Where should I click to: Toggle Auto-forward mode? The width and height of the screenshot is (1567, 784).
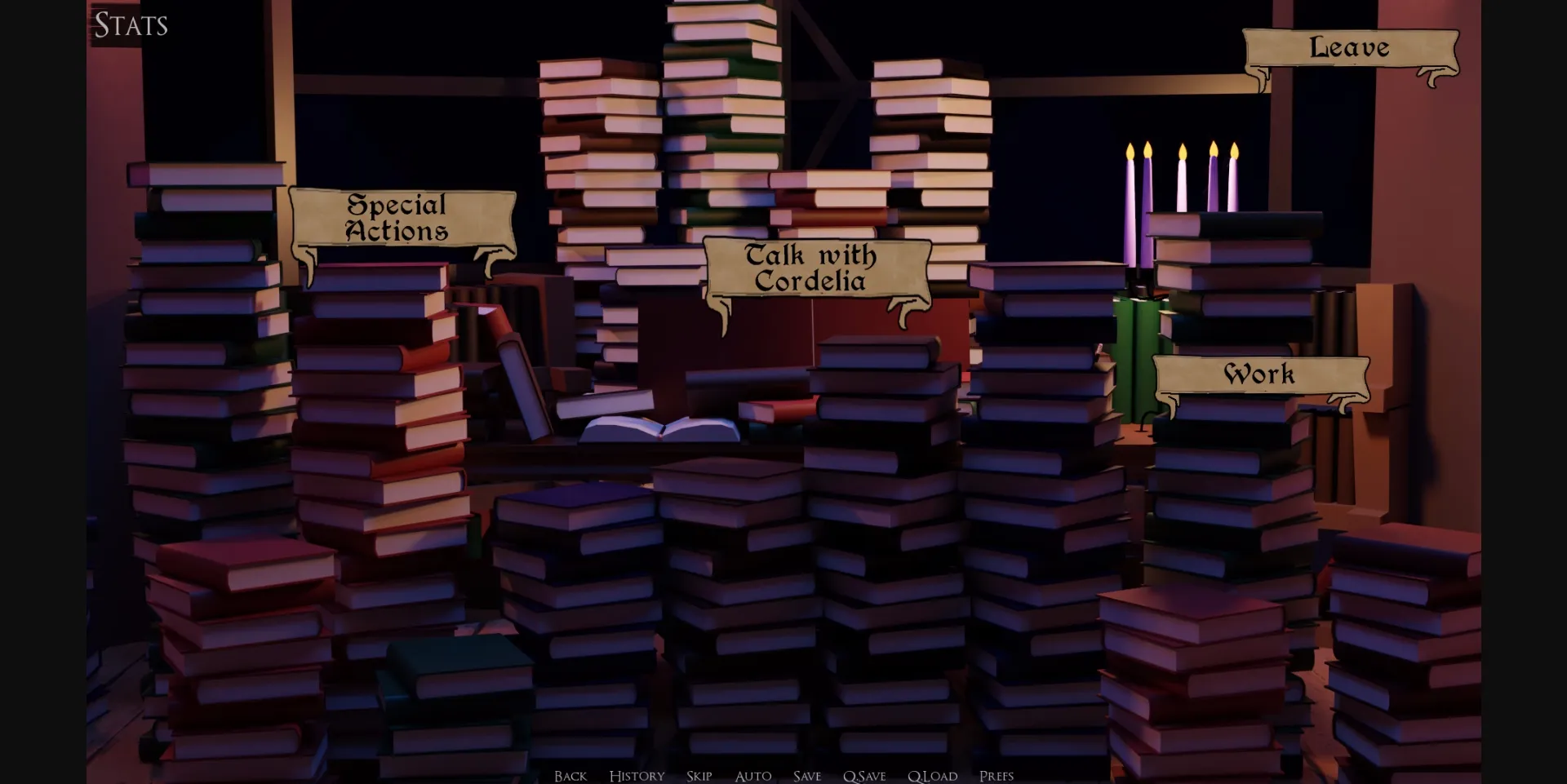tap(752, 776)
